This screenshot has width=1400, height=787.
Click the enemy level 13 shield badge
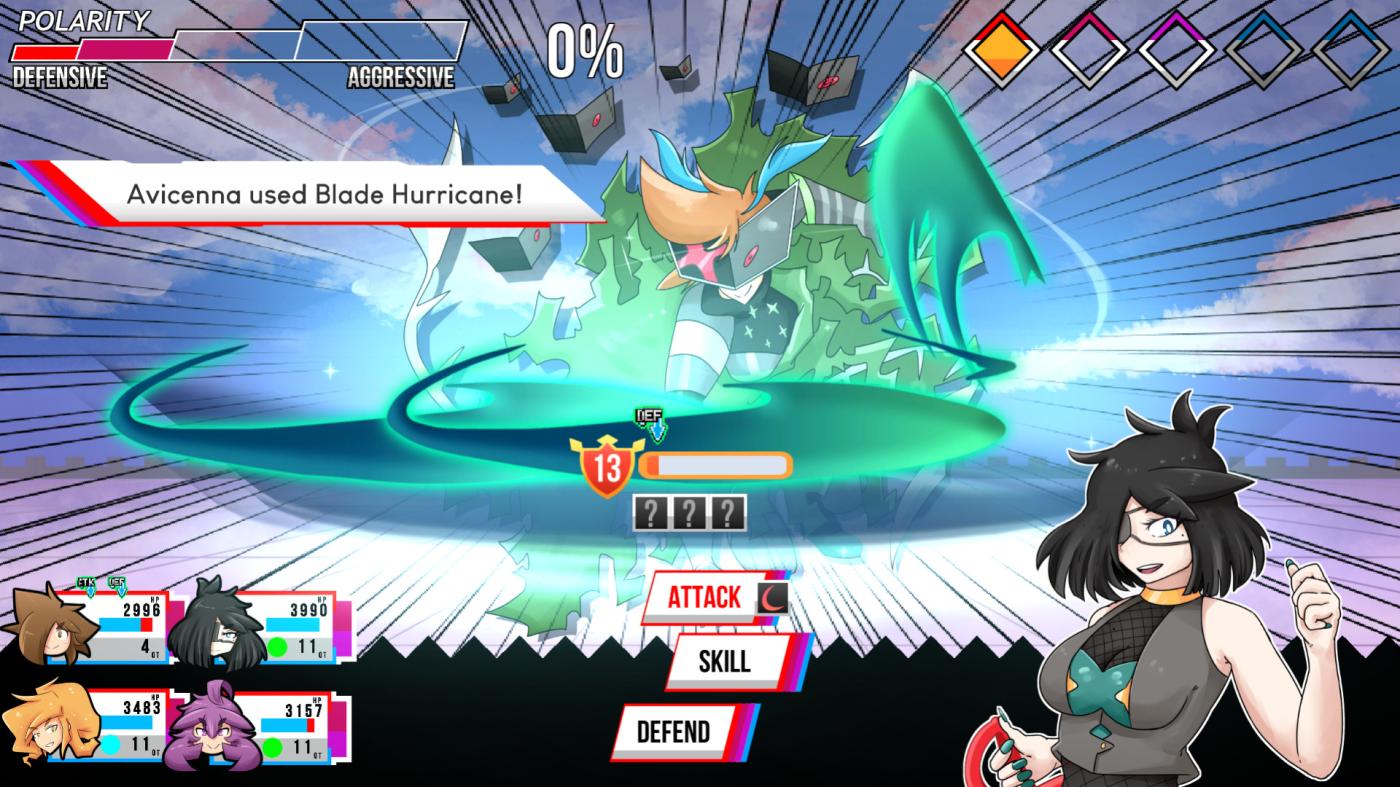[607, 467]
